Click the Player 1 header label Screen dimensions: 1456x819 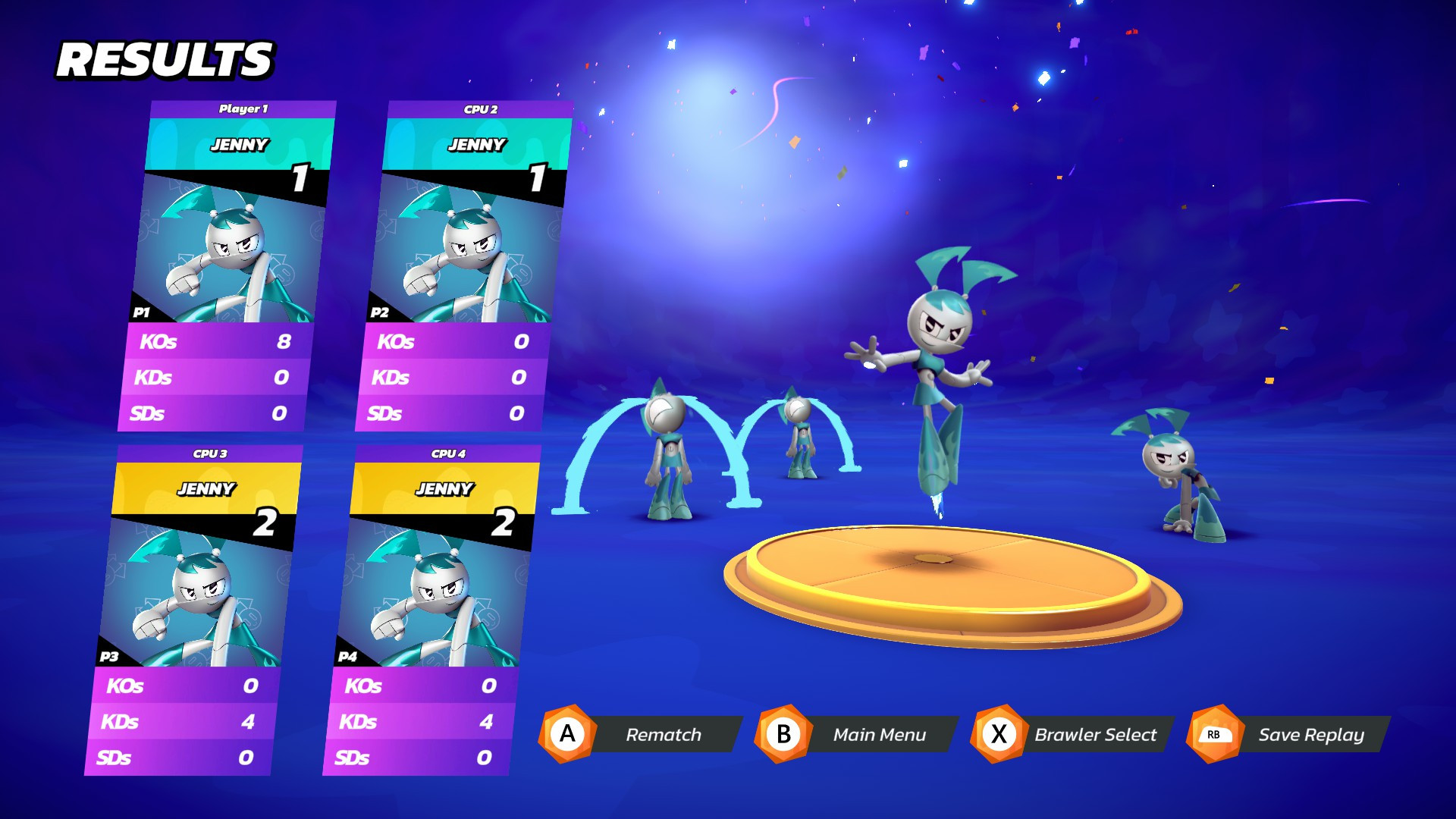click(243, 108)
